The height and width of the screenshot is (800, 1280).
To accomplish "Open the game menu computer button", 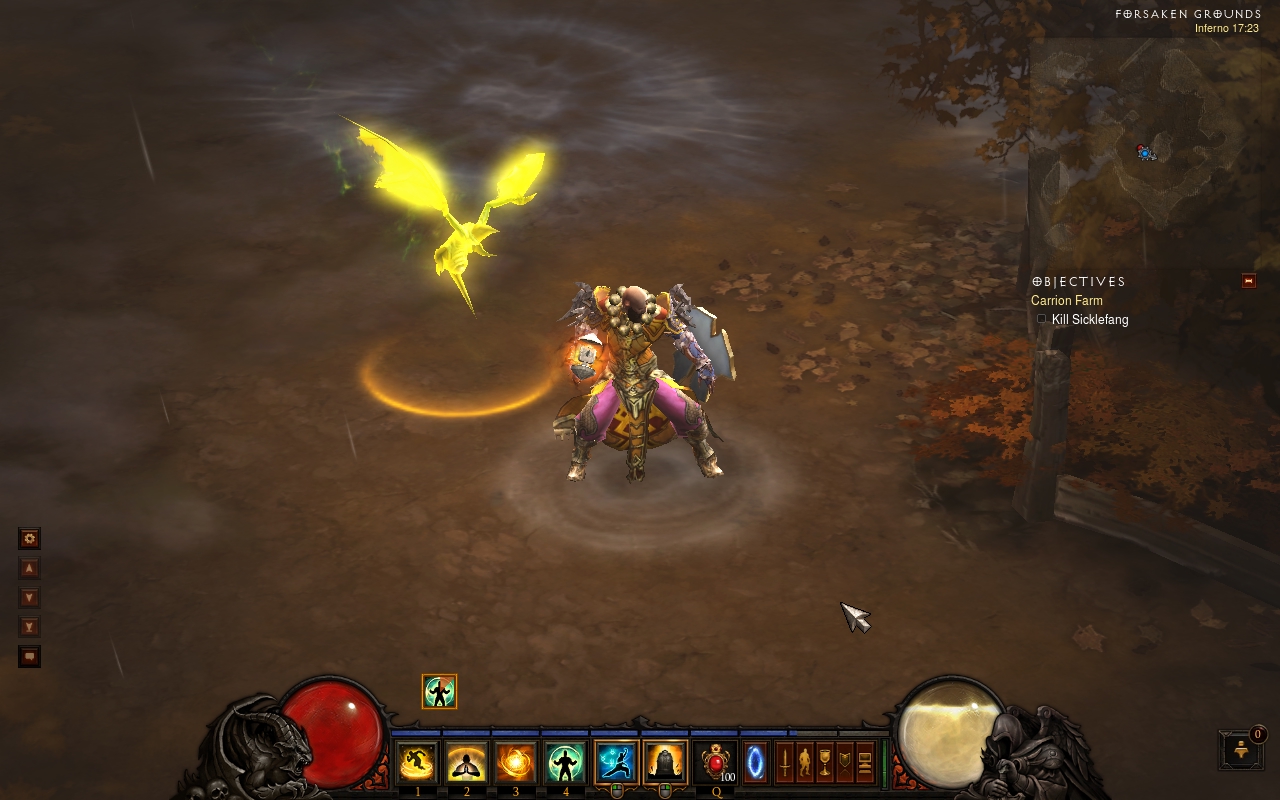I will 865,763.
